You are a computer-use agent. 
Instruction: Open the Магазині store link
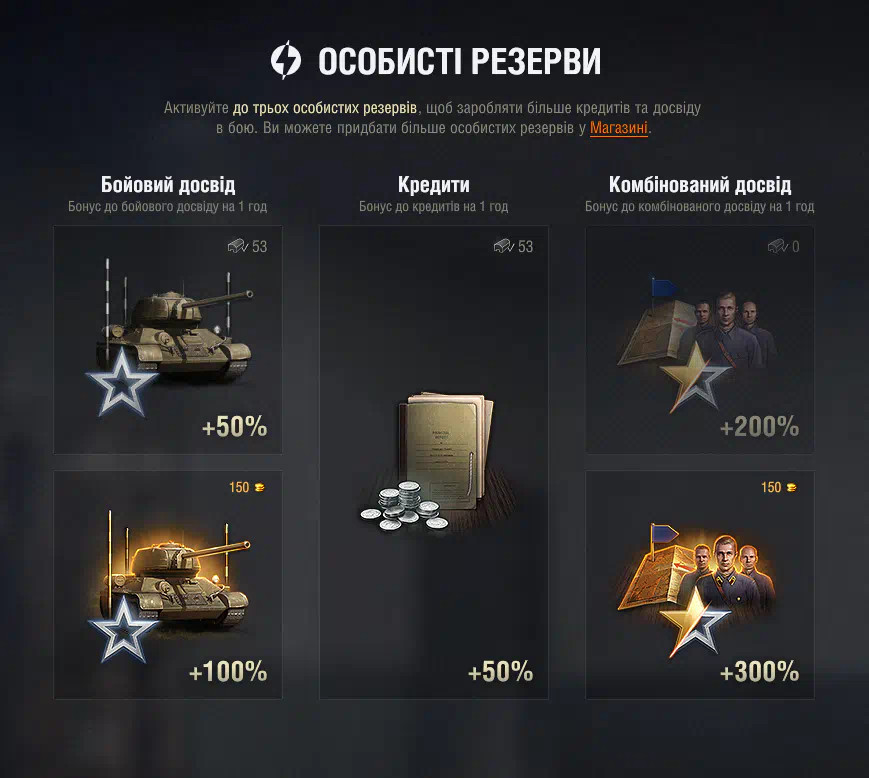point(618,128)
